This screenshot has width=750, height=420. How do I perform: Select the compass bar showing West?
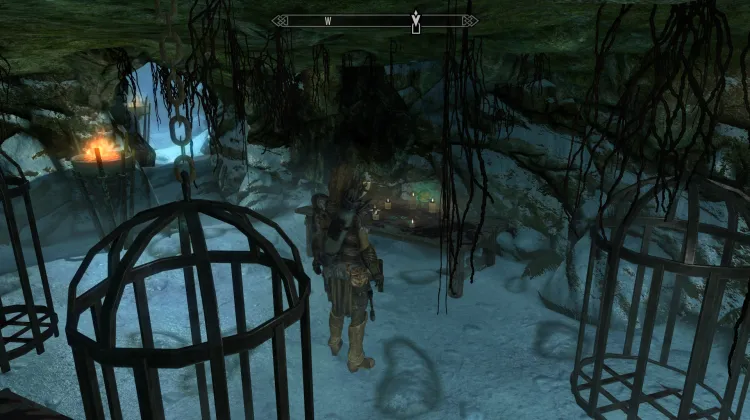point(375,20)
